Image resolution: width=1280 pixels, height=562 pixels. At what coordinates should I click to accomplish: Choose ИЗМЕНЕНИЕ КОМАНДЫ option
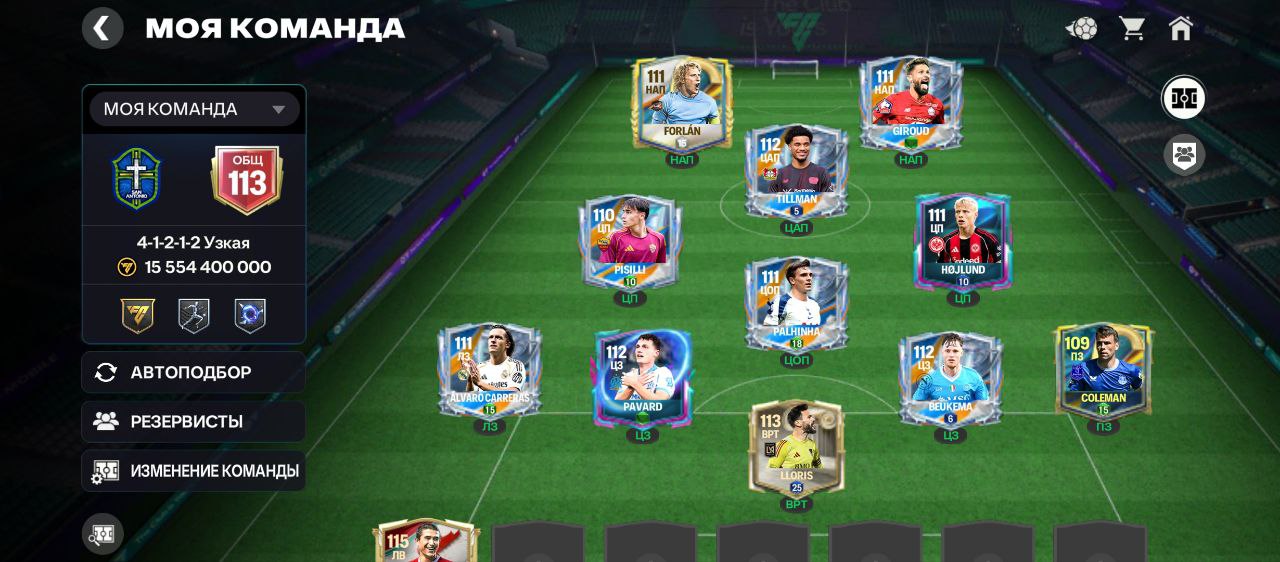(x=194, y=470)
